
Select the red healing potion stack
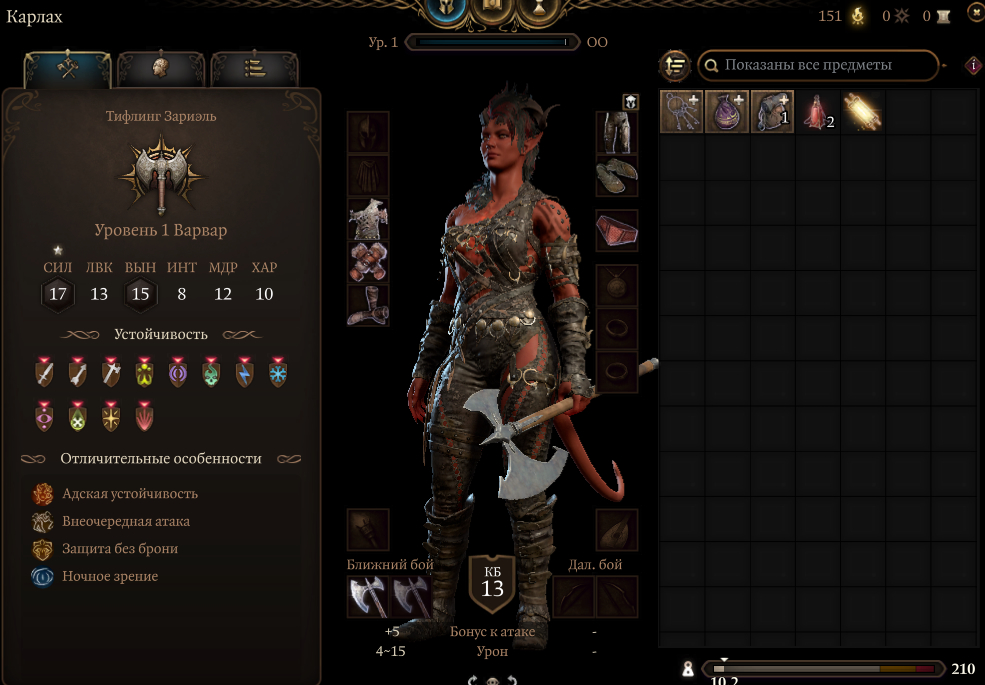[817, 112]
